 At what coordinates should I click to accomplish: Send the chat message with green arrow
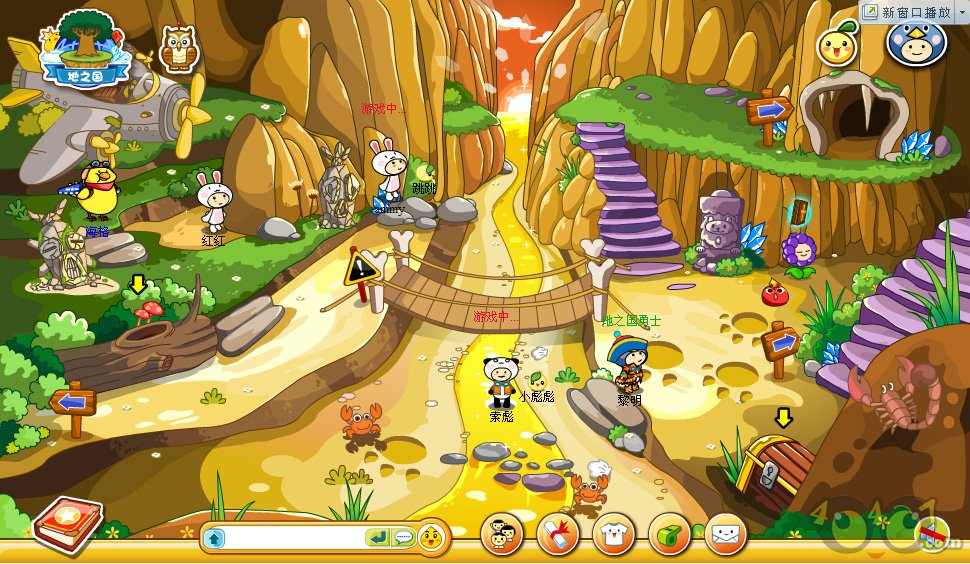click(378, 538)
